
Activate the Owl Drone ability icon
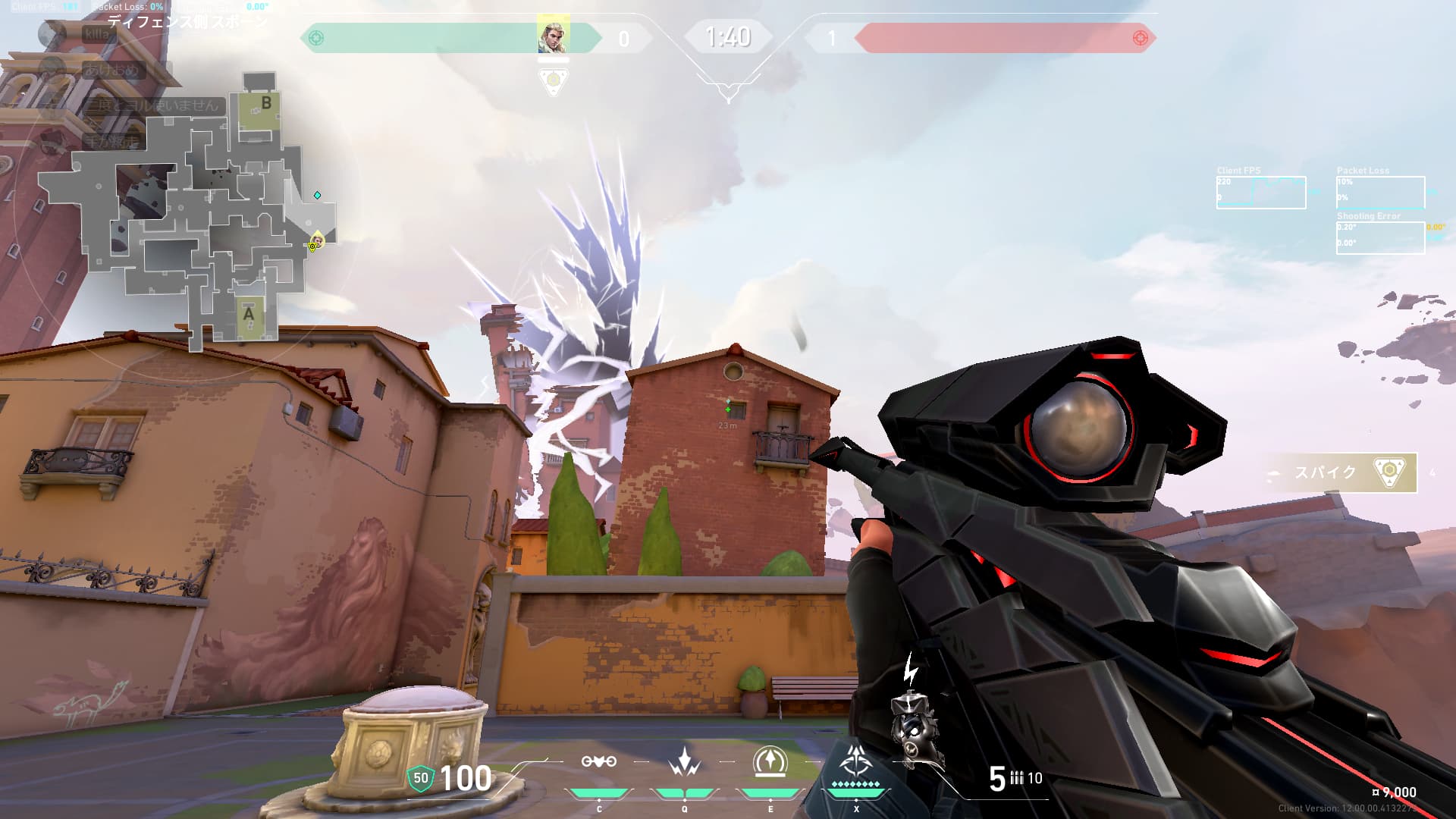click(598, 762)
